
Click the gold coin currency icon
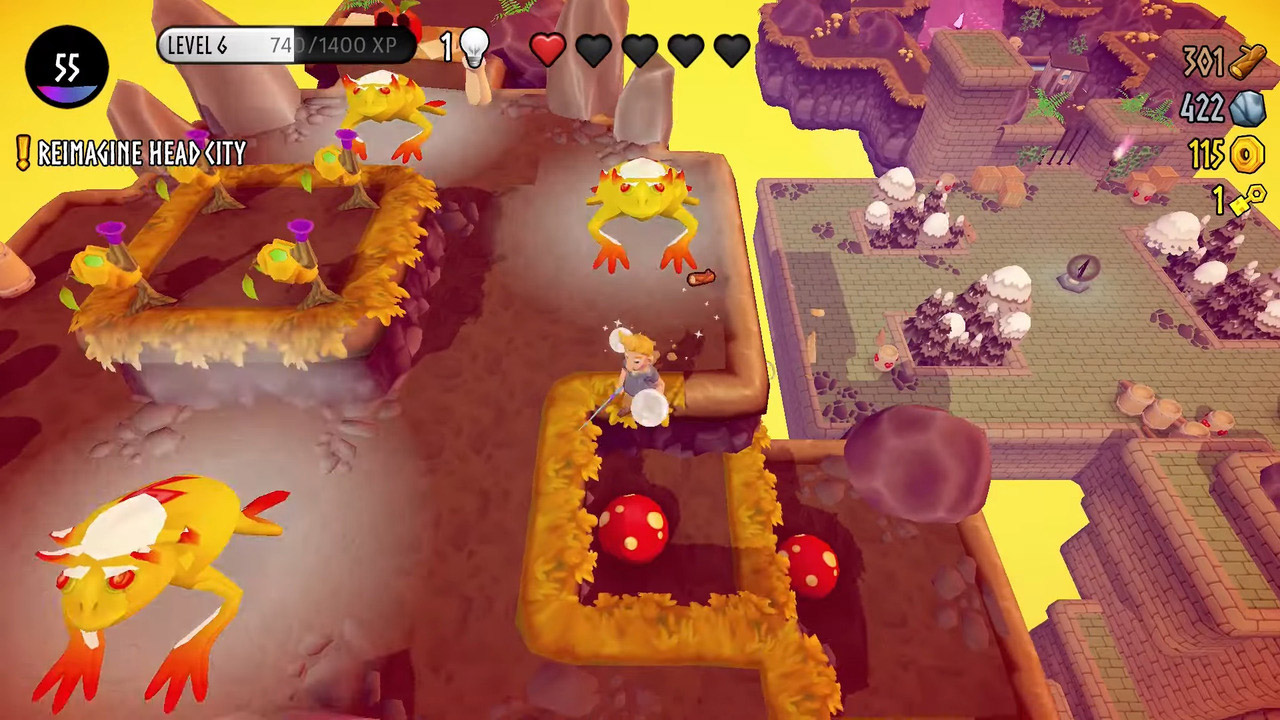(1247, 154)
